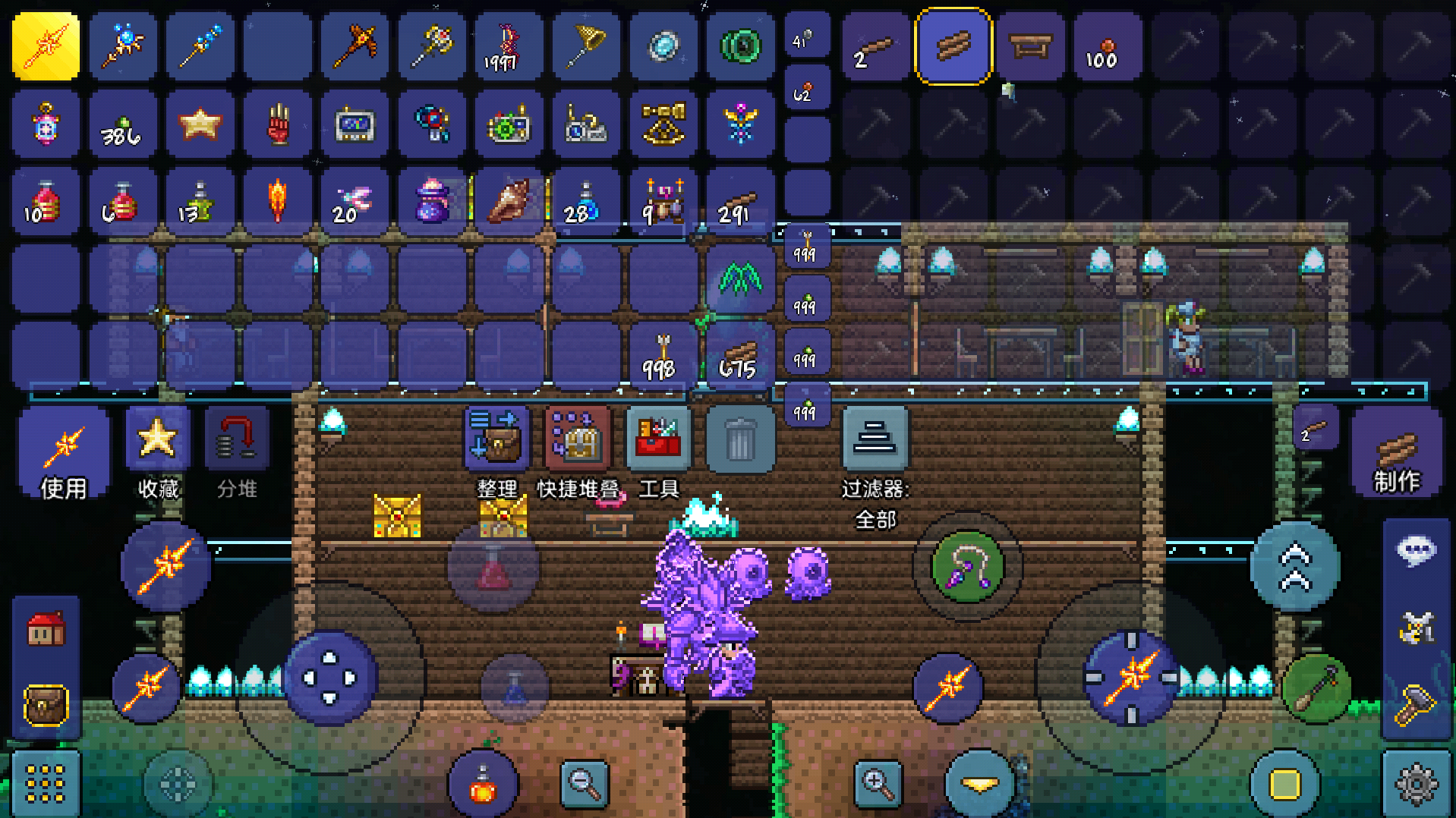This screenshot has width=1456, height=818.
Task: Zoom in with the plus magnifier
Action: (x=878, y=782)
